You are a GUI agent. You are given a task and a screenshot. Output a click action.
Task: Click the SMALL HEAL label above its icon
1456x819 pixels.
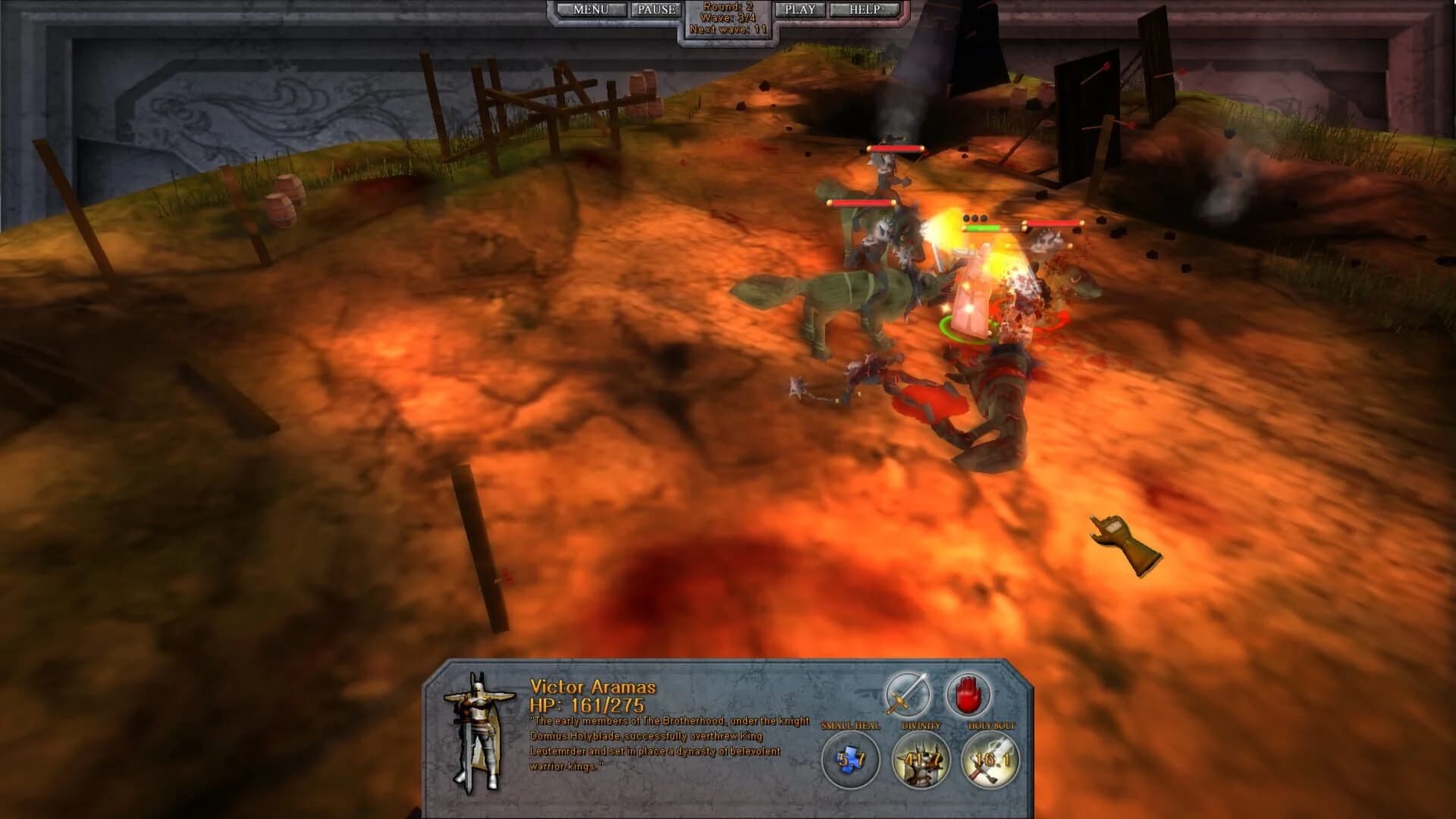point(850,725)
